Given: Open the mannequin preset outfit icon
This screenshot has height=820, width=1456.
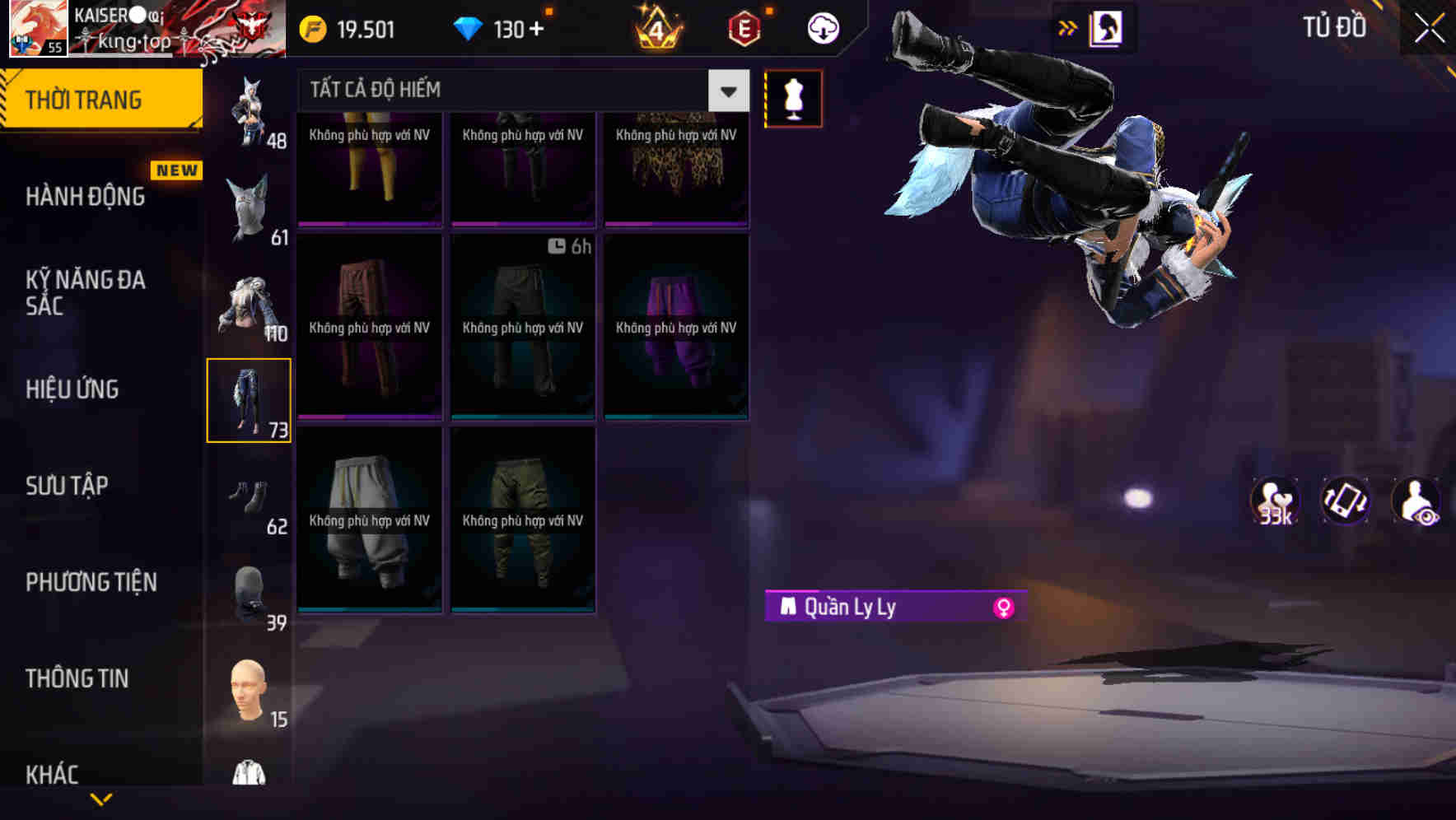Looking at the screenshot, I should click(793, 98).
